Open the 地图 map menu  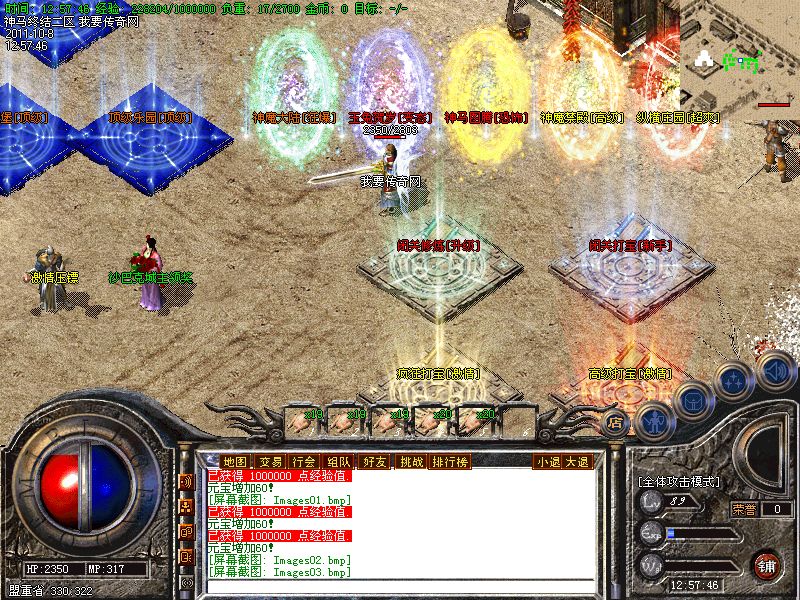coord(236,461)
